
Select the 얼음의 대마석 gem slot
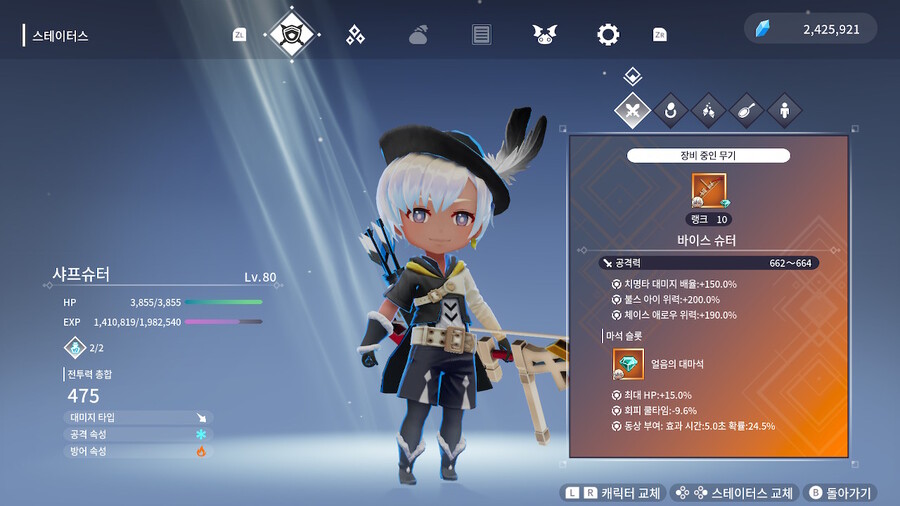[x=628, y=364]
